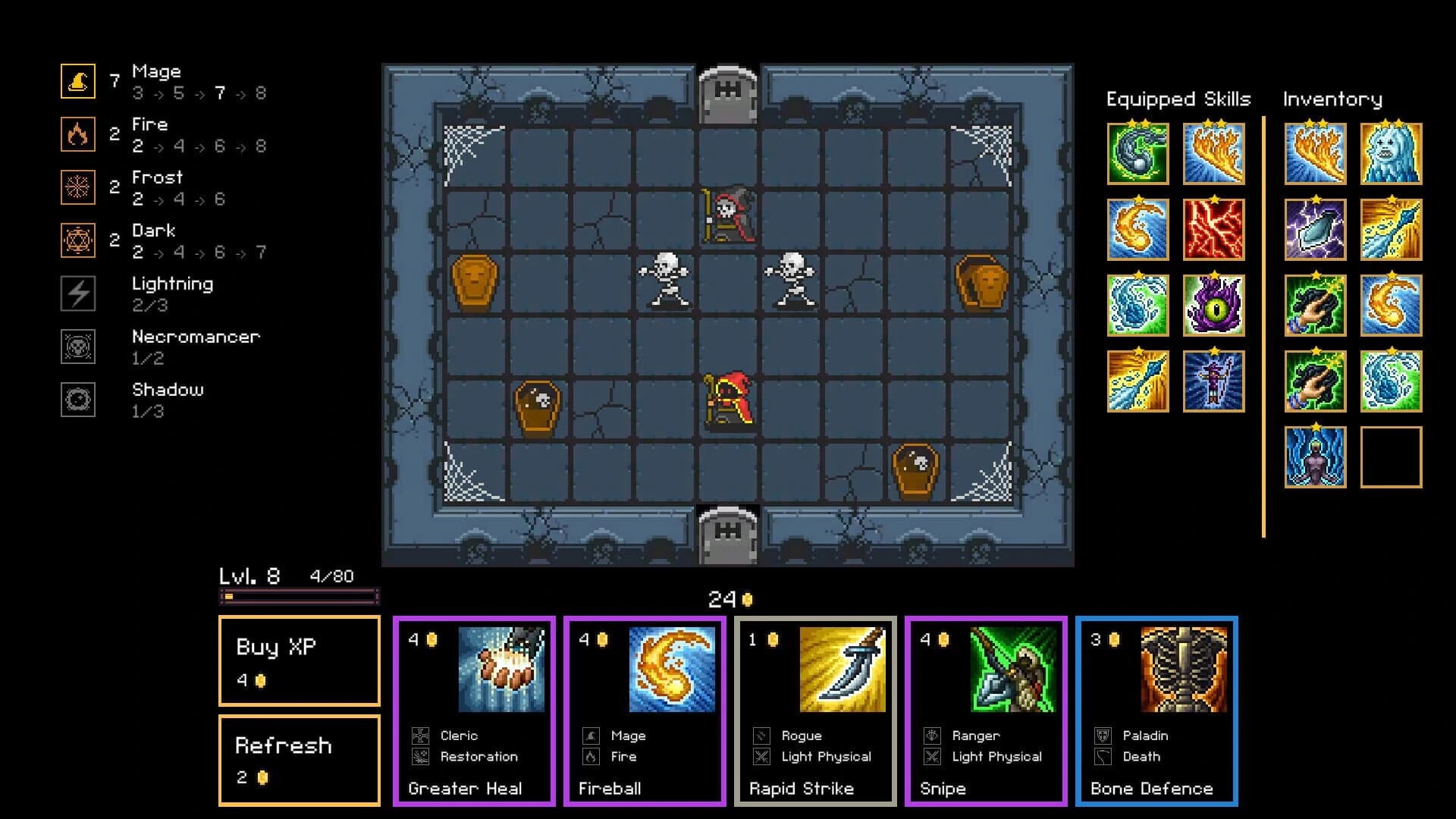The width and height of the screenshot is (1456, 819).
Task: Click the Lvl. 8 experience progress bar
Action: click(298, 598)
